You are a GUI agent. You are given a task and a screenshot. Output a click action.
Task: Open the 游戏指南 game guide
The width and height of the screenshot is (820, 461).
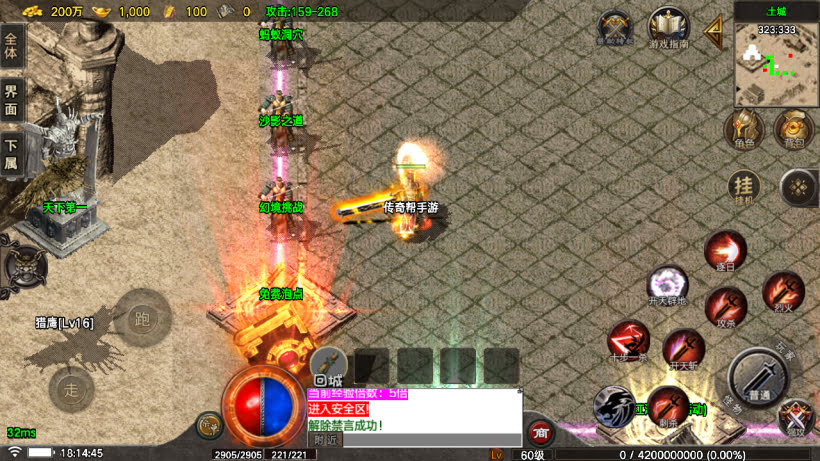(x=668, y=29)
